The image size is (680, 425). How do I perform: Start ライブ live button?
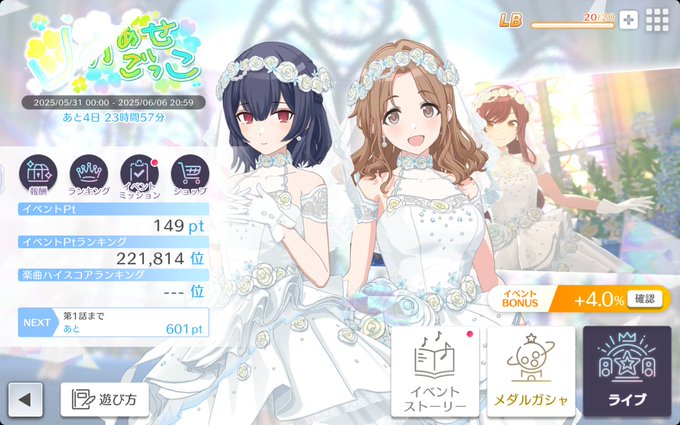627,371
